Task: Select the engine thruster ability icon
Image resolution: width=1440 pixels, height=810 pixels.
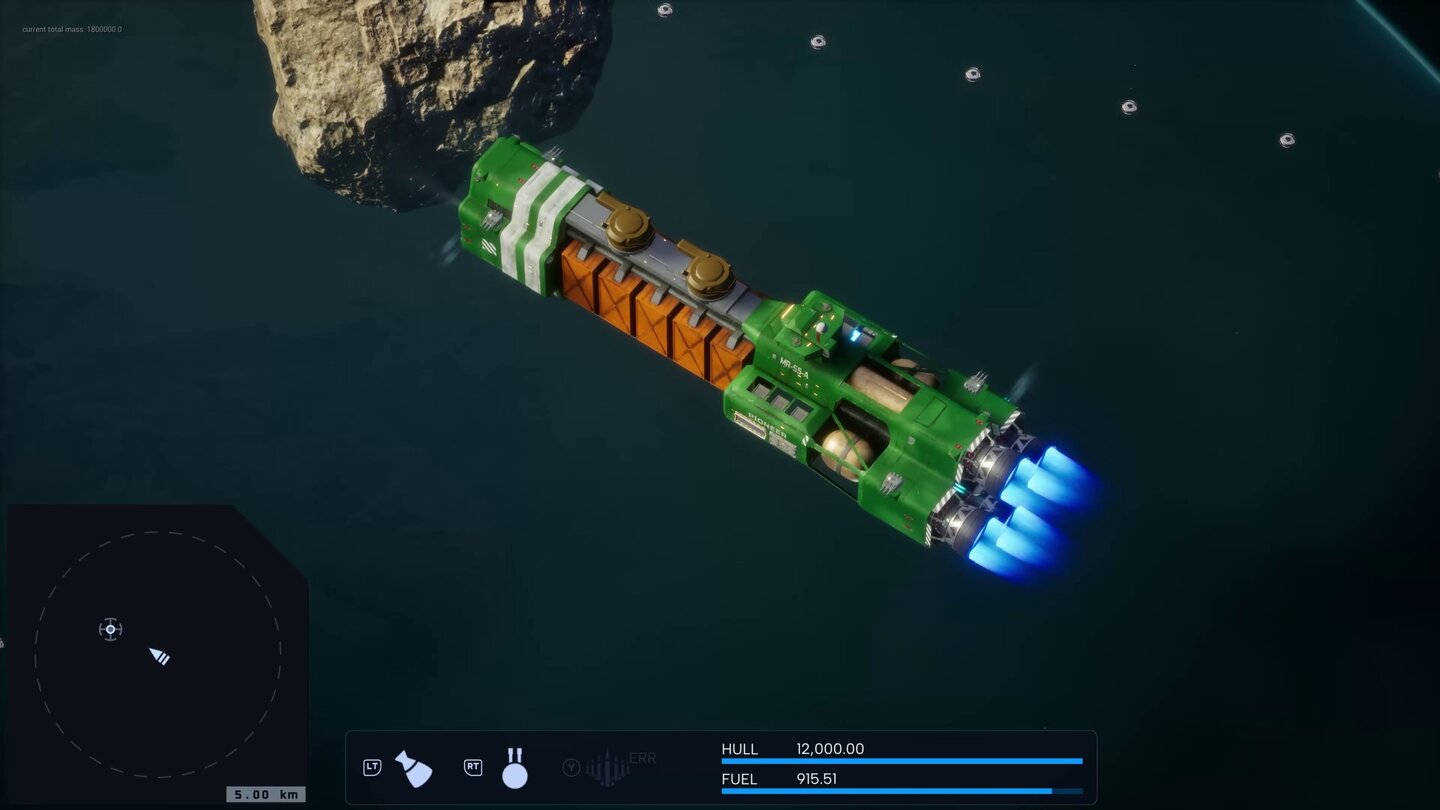Action: point(413,768)
